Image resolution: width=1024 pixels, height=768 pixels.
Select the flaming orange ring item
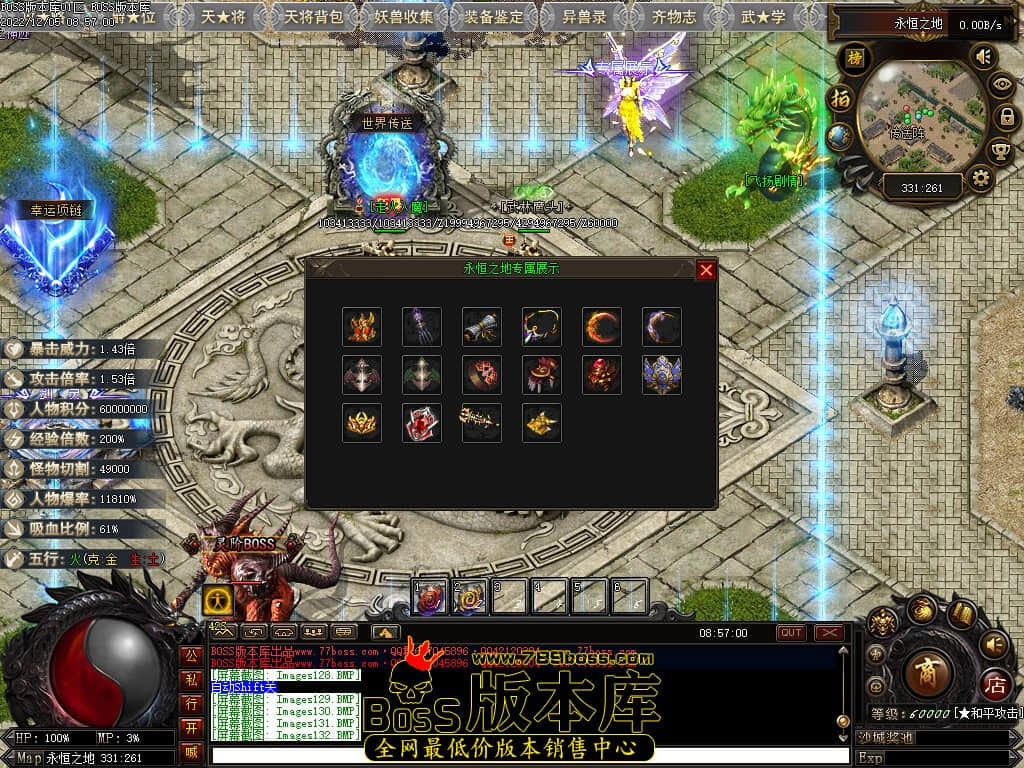pyautogui.click(x=601, y=326)
